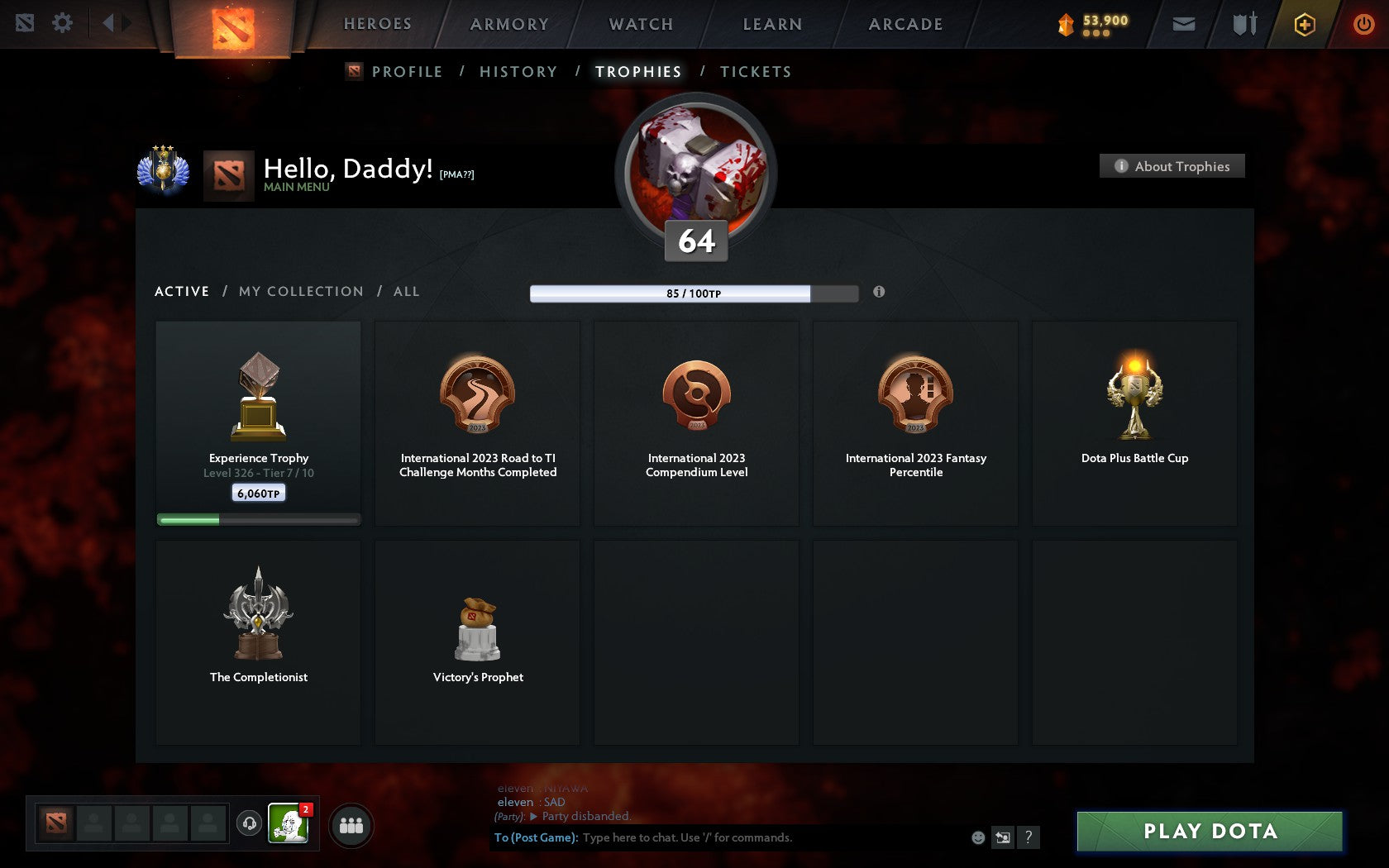Switch to the MY COLLECTION filter
Viewport: 1389px width, 868px height.
point(300,291)
